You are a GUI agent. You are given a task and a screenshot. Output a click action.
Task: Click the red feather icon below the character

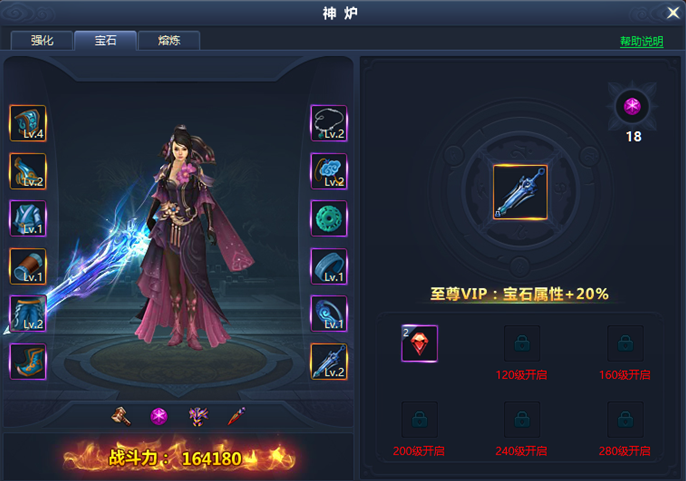[236, 415]
